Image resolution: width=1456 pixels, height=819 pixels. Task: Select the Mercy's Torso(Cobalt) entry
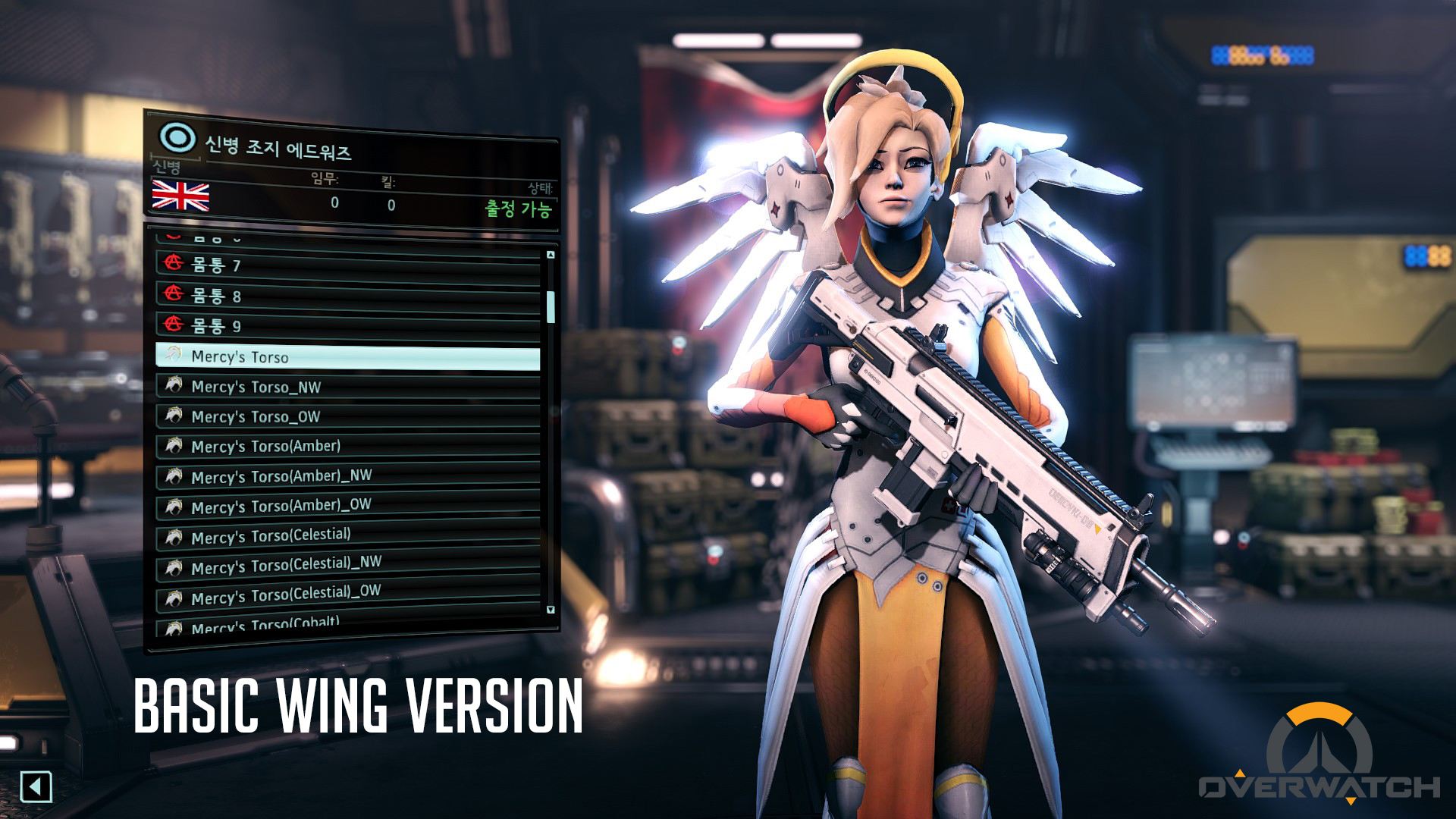(x=303, y=624)
